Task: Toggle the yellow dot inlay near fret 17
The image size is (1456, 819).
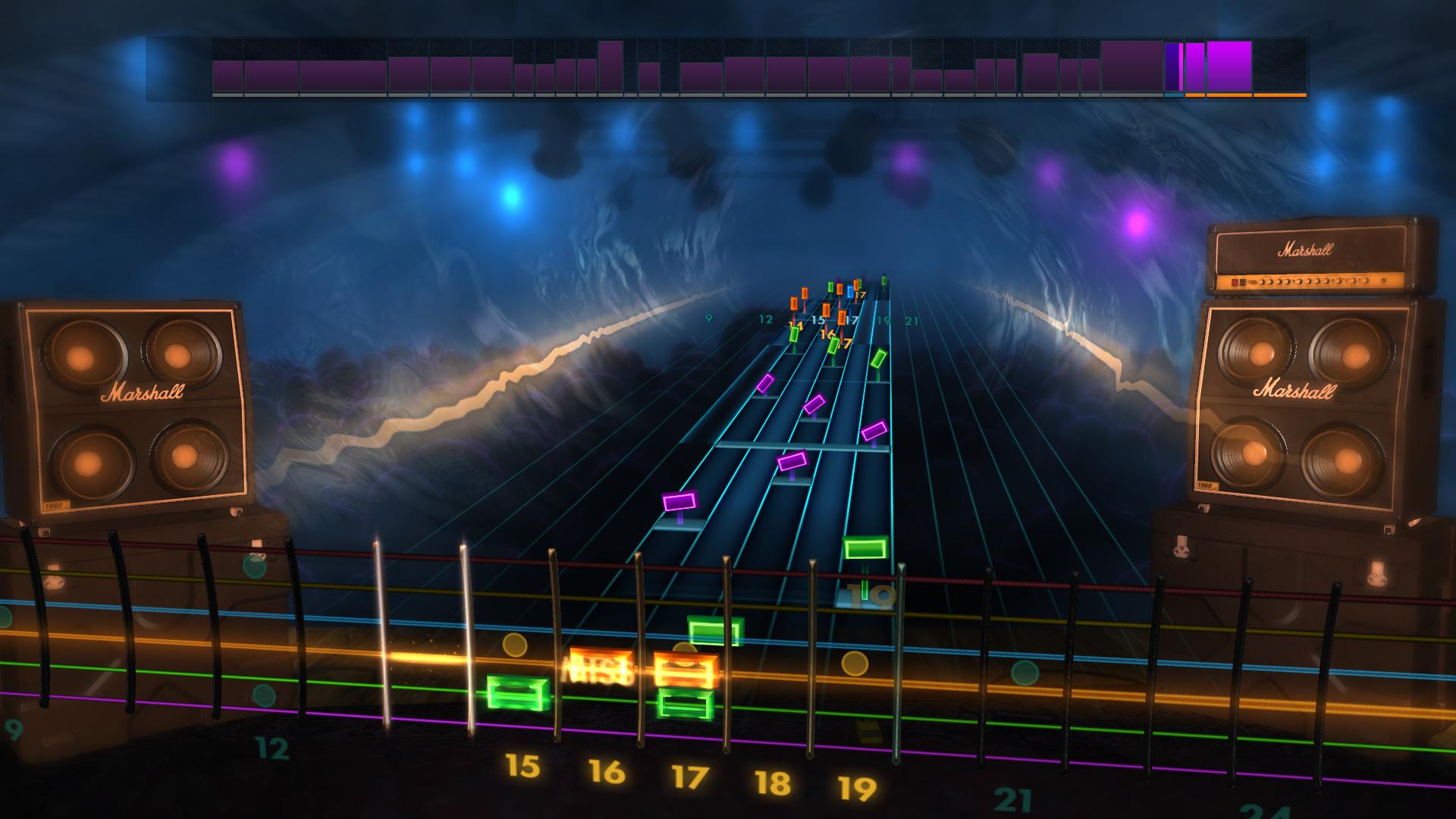Action: pos(685,648)
